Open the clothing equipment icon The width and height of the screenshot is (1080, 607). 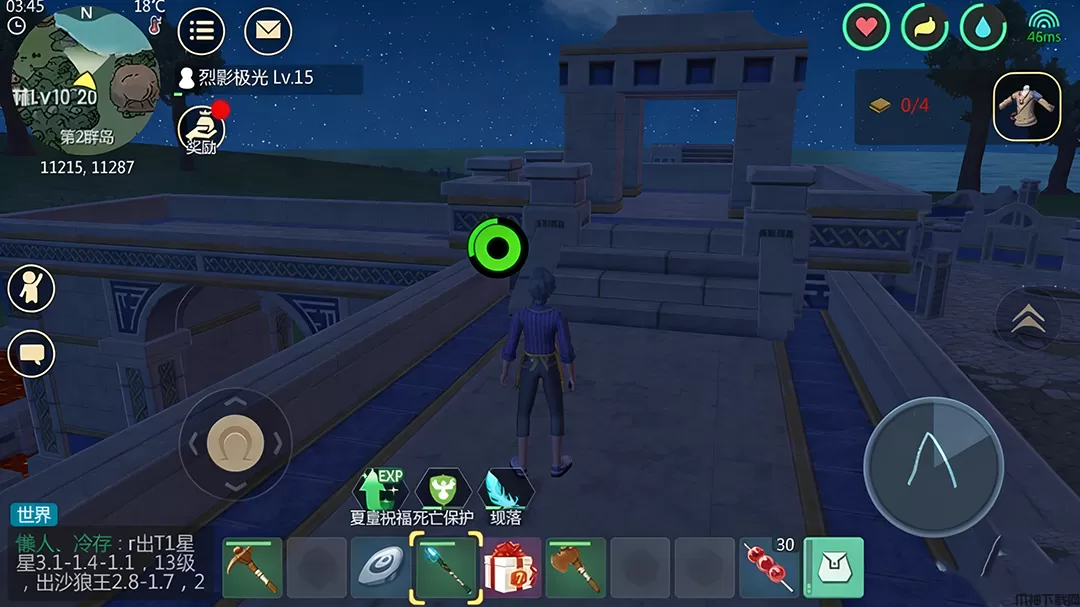(x=1027, y=106)
